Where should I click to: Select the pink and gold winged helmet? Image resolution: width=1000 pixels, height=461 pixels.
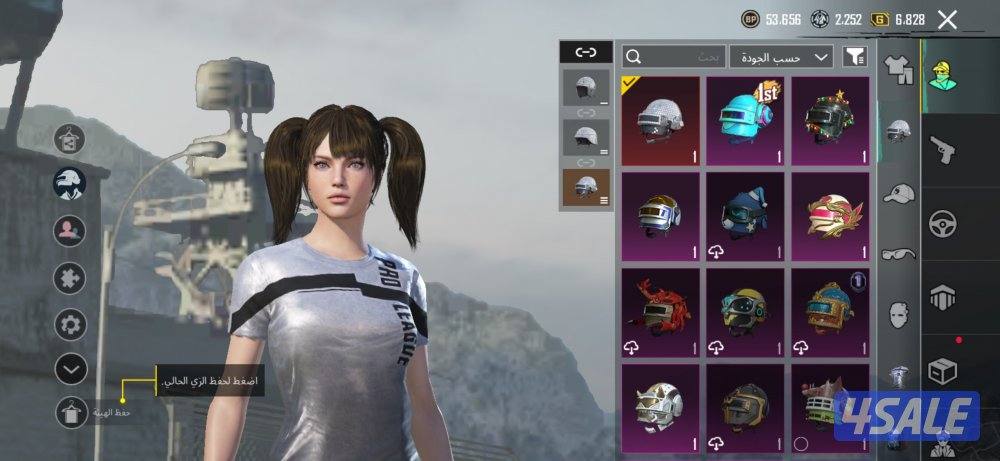pyautogui.click(x=829, y=216)
